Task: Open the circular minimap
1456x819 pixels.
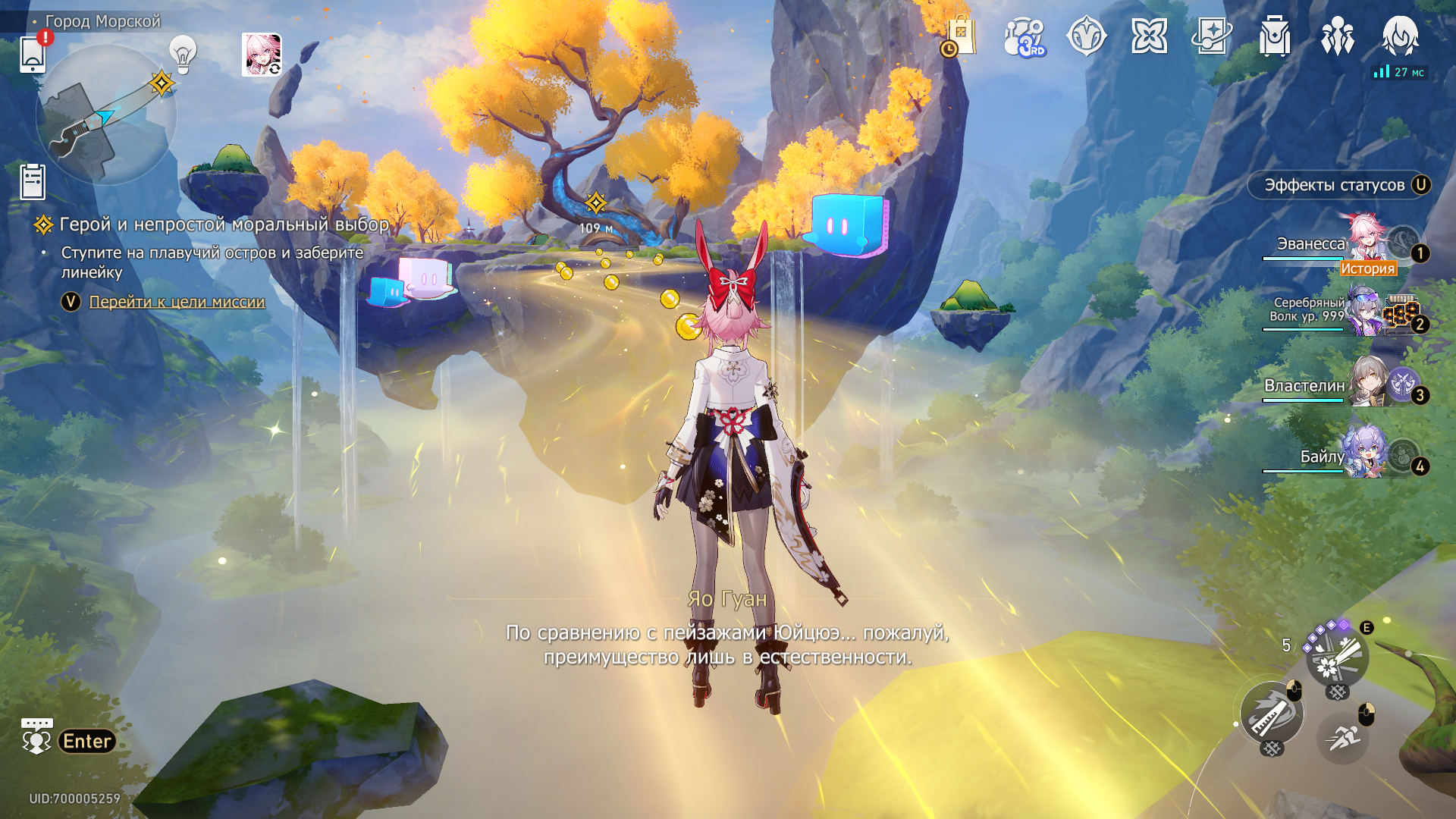Action: point(105,115)
